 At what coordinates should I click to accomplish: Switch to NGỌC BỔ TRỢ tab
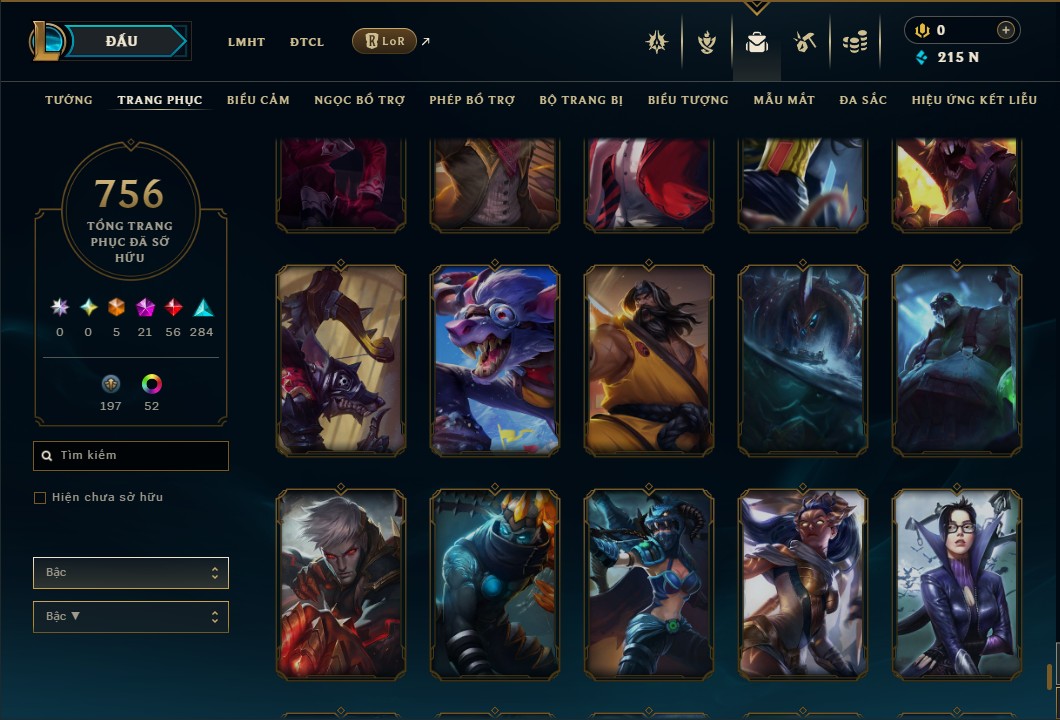point(359,100)
